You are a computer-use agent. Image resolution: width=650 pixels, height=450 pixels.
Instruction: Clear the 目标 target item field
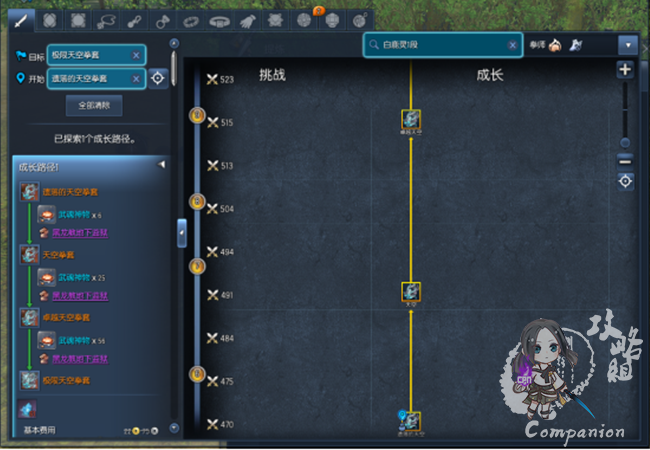coord(136,54)
